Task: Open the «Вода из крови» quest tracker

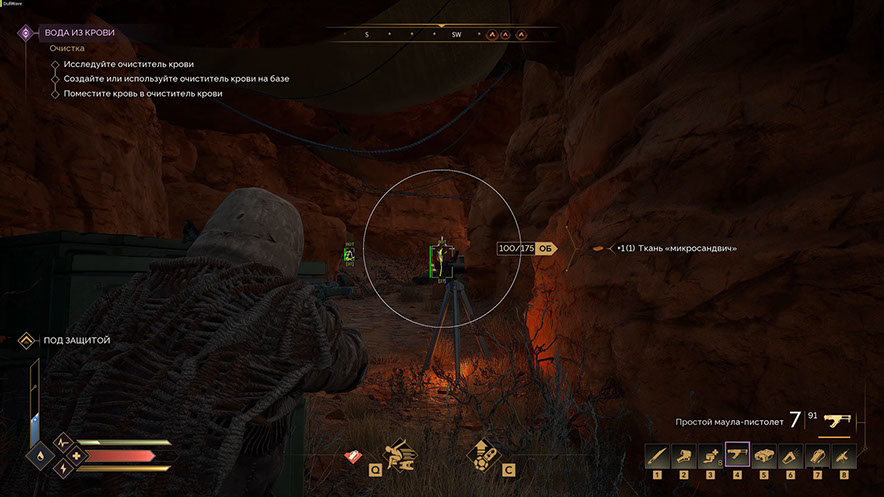Action: [x=79, y=33]
